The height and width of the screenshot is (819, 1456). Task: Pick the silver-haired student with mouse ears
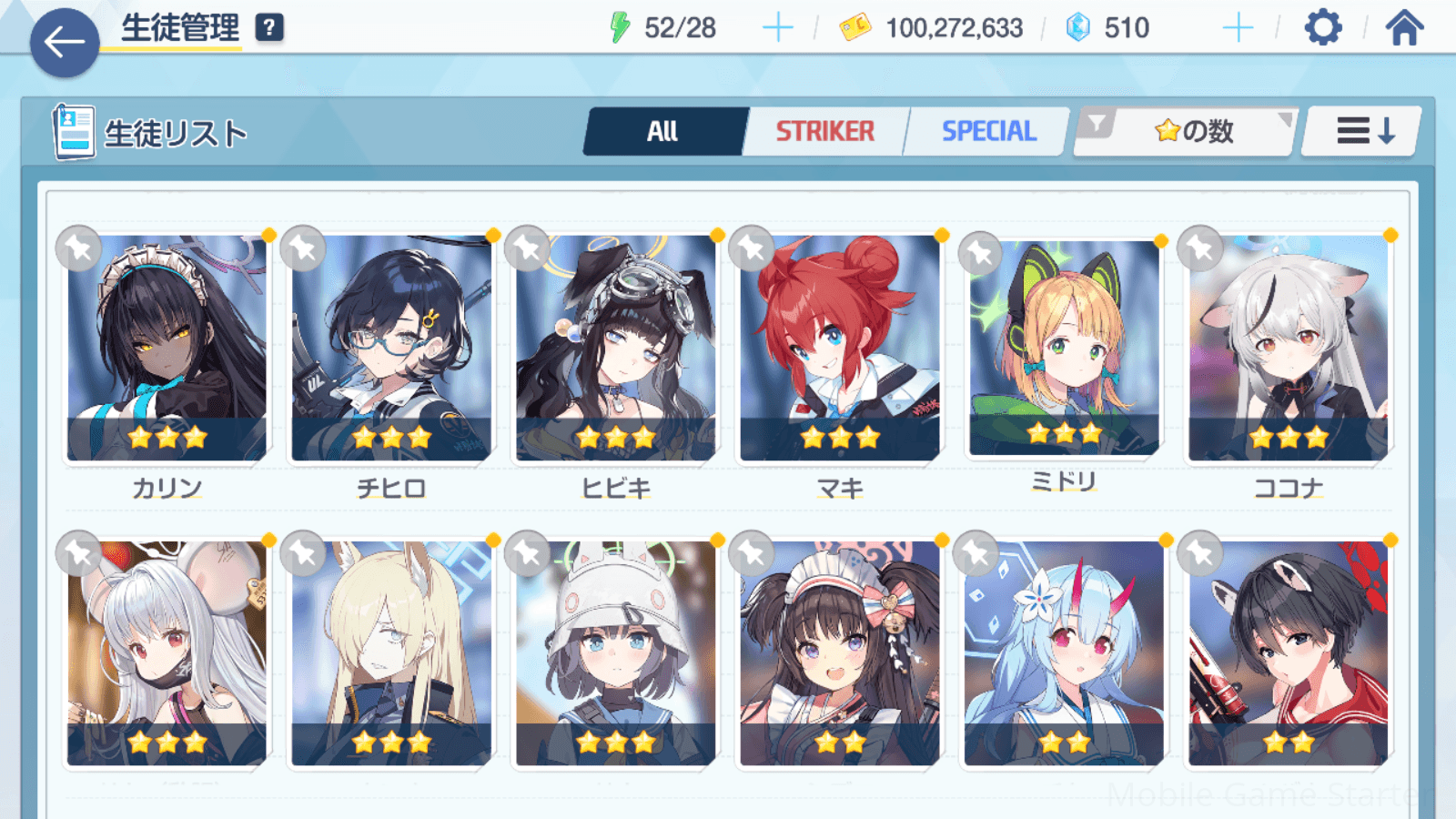[167, 653]
